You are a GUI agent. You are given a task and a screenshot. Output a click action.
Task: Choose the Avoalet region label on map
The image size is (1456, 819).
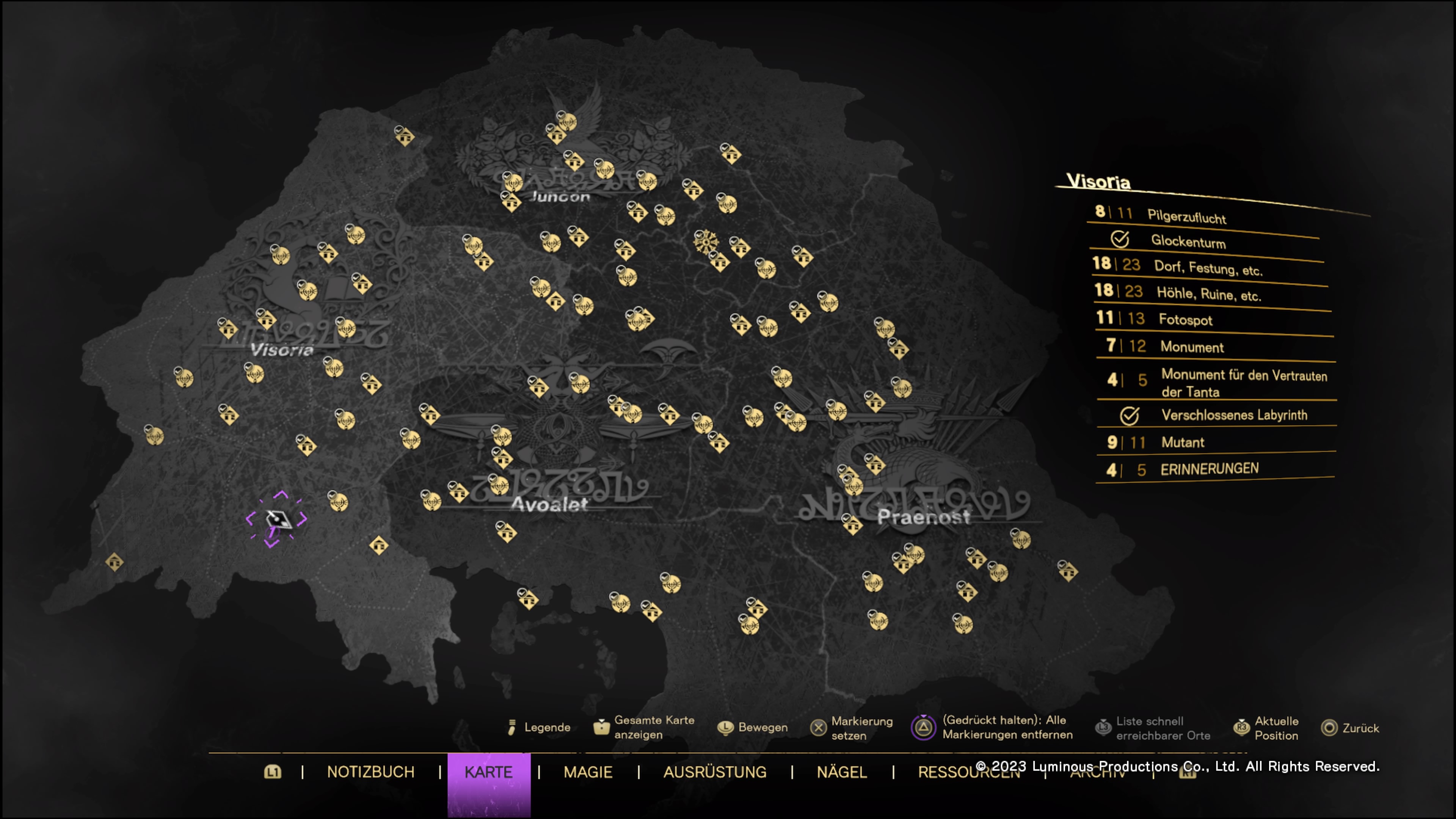pos(549,504)
